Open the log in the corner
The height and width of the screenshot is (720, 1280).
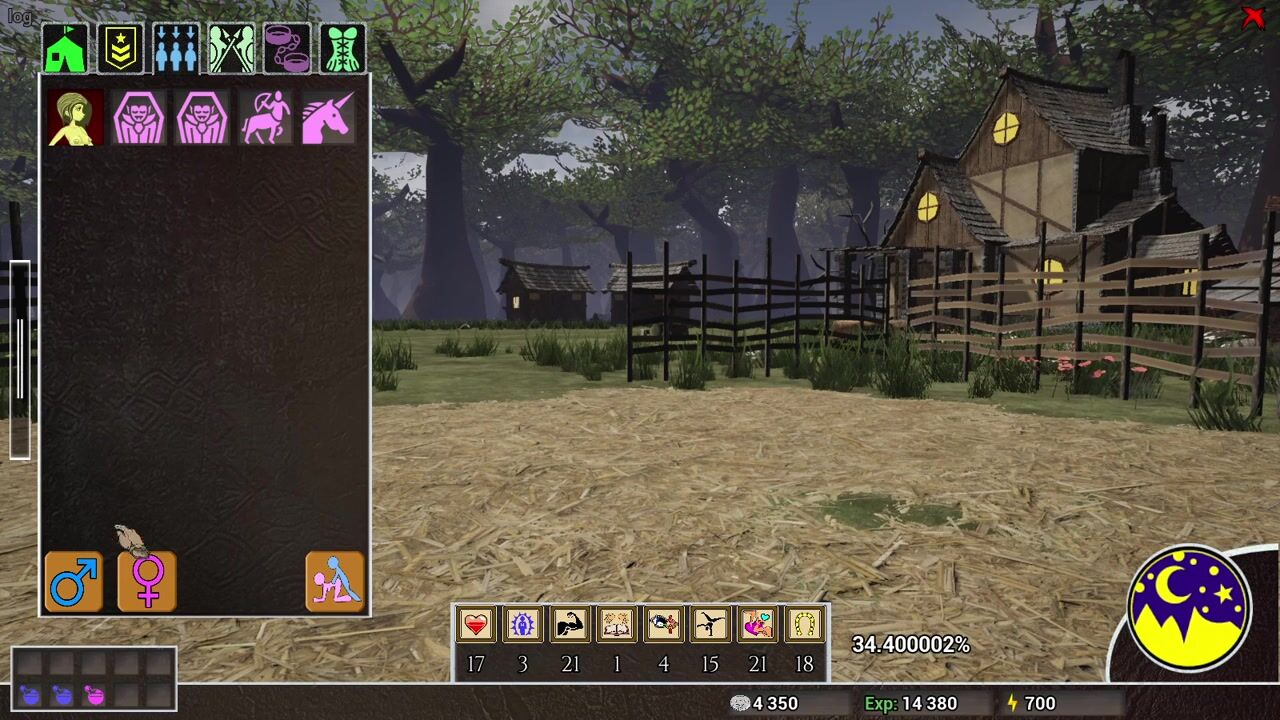pyautogui.click(x=20, y=16)
